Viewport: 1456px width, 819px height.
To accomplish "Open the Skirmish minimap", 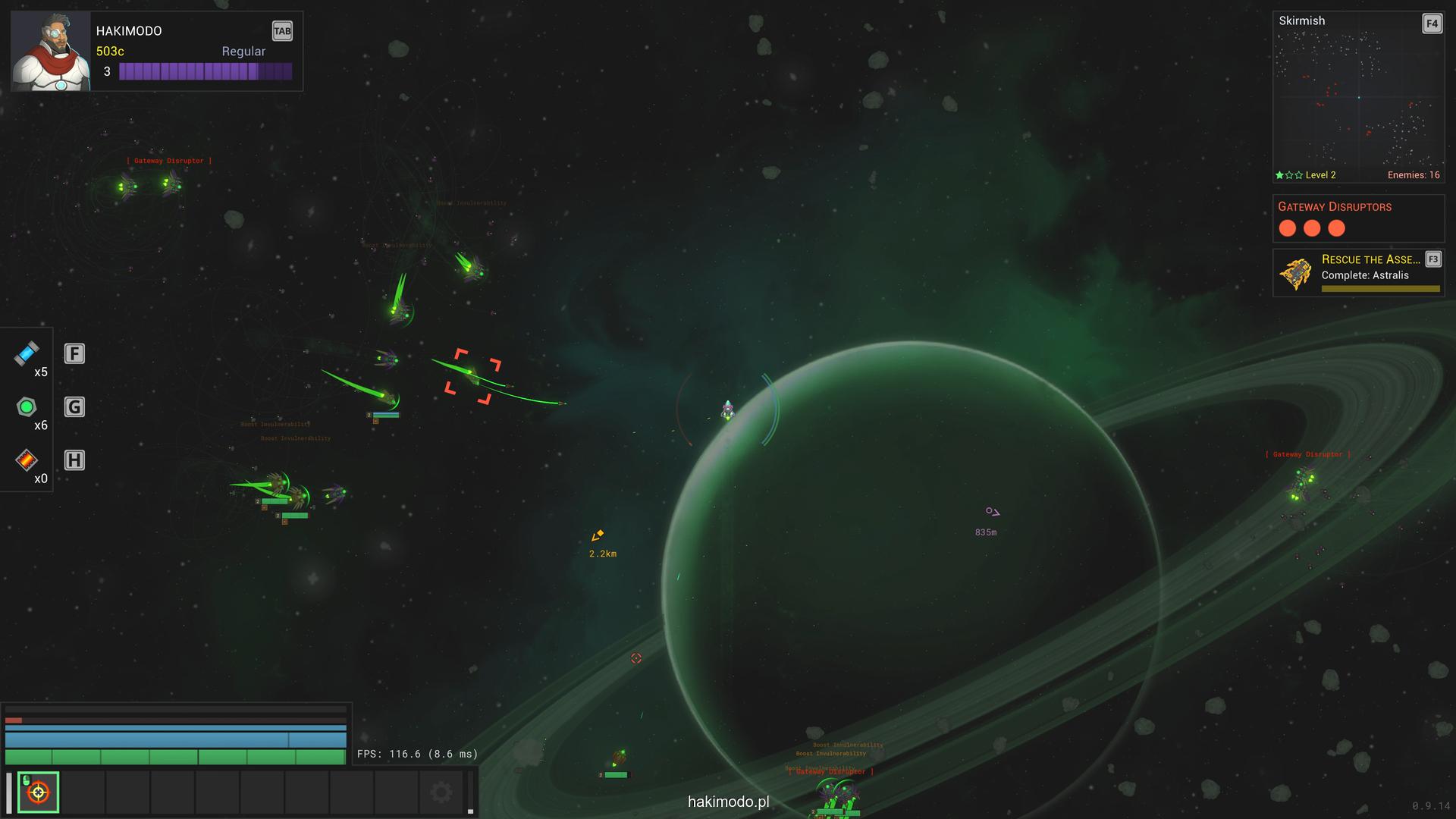I will (x=1357, y=97).
